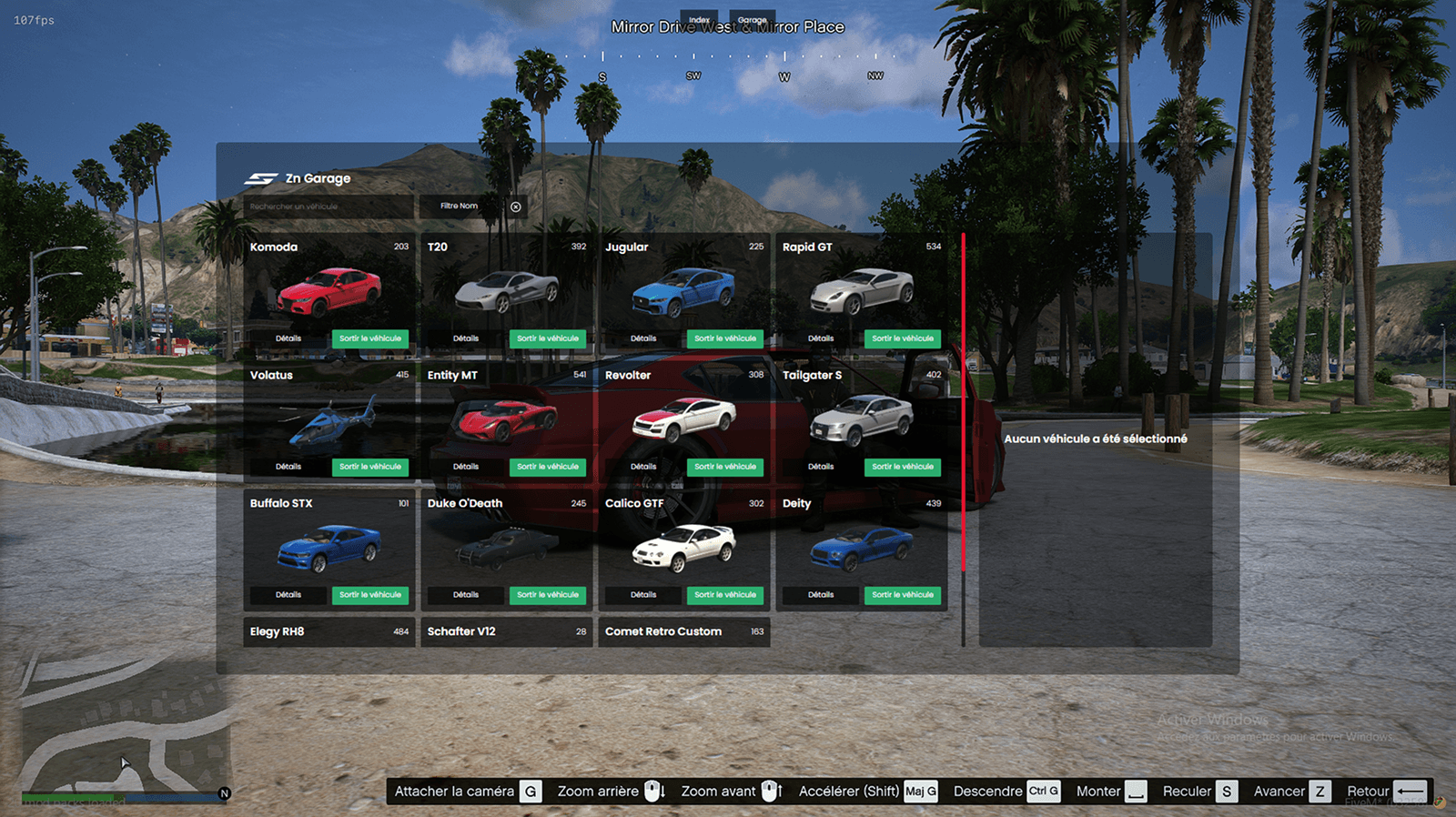1456x817 pixels.
Task: Switch to the Index tab
Action: pyautogui.click(x=700, y=18)
